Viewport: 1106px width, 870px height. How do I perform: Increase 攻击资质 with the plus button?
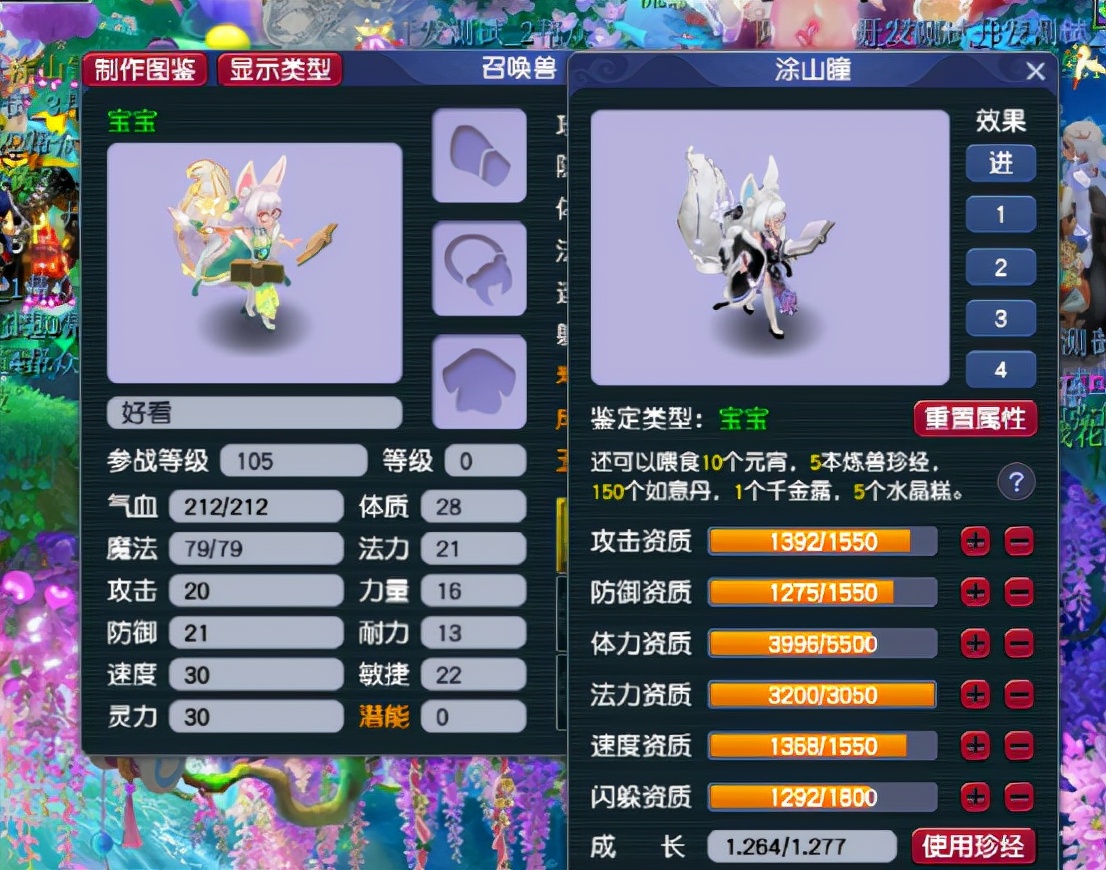pos(975,542)
